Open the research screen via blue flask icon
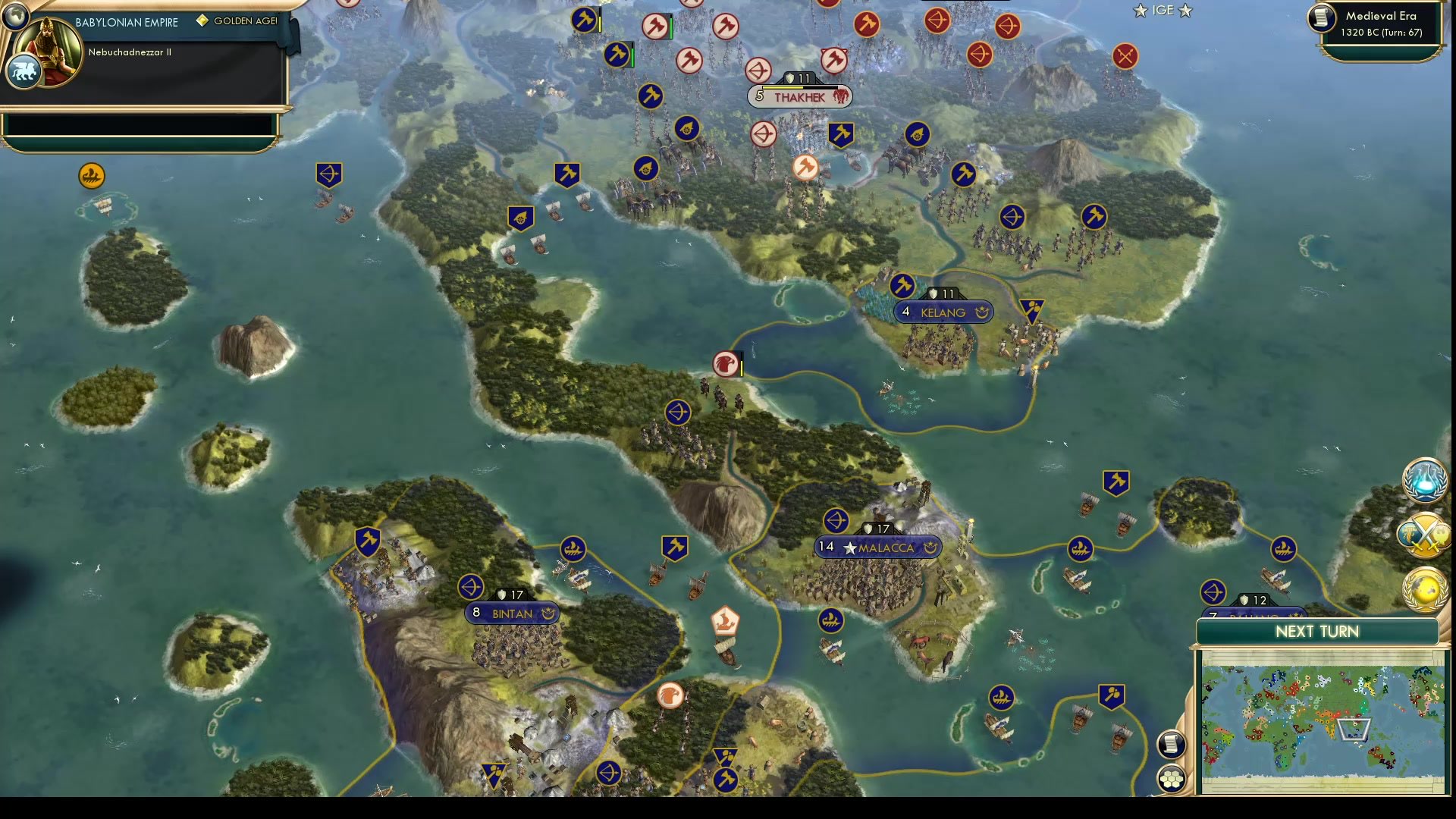 (1424, 483)
